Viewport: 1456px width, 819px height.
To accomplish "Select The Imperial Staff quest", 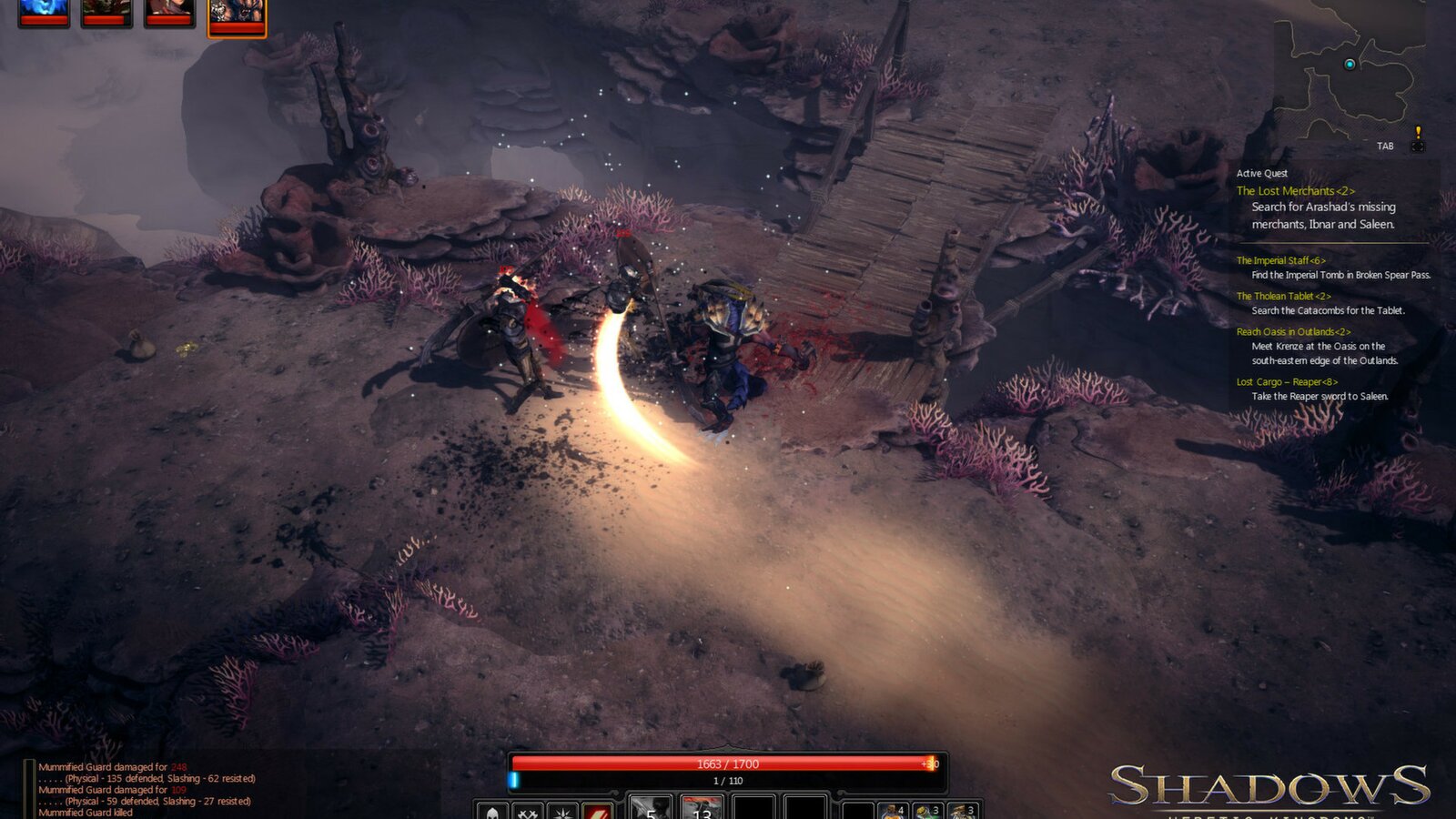I will (x=1282, y=259).
